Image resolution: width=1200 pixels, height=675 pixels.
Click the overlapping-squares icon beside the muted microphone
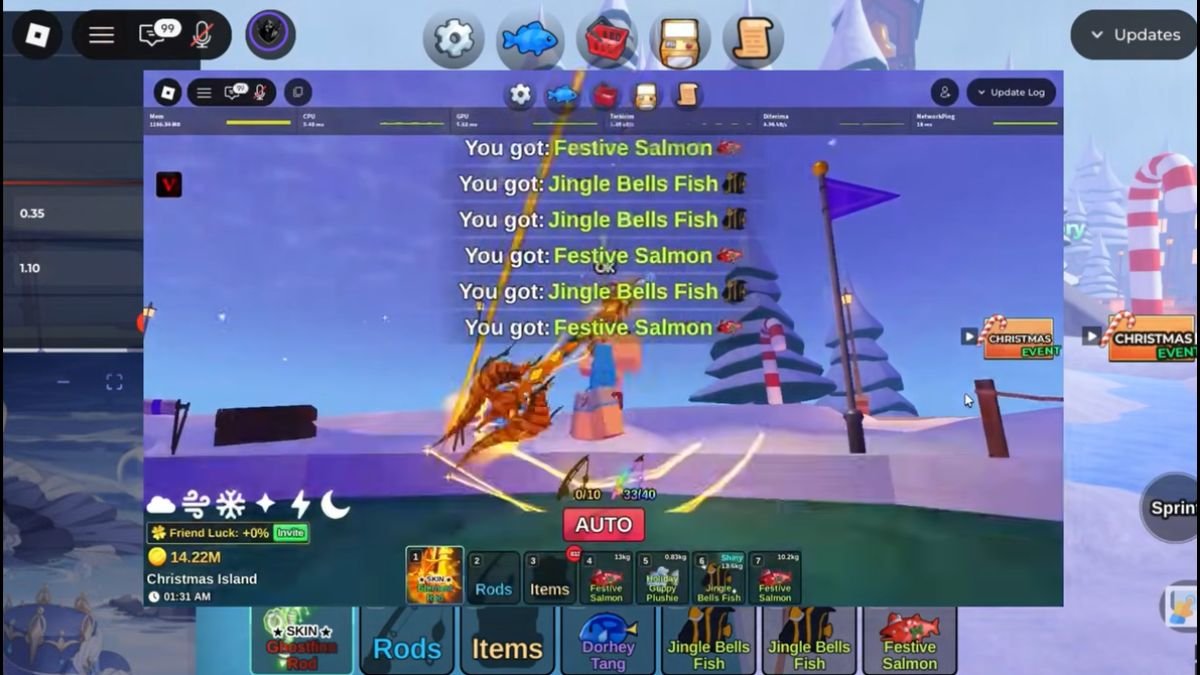297,93
